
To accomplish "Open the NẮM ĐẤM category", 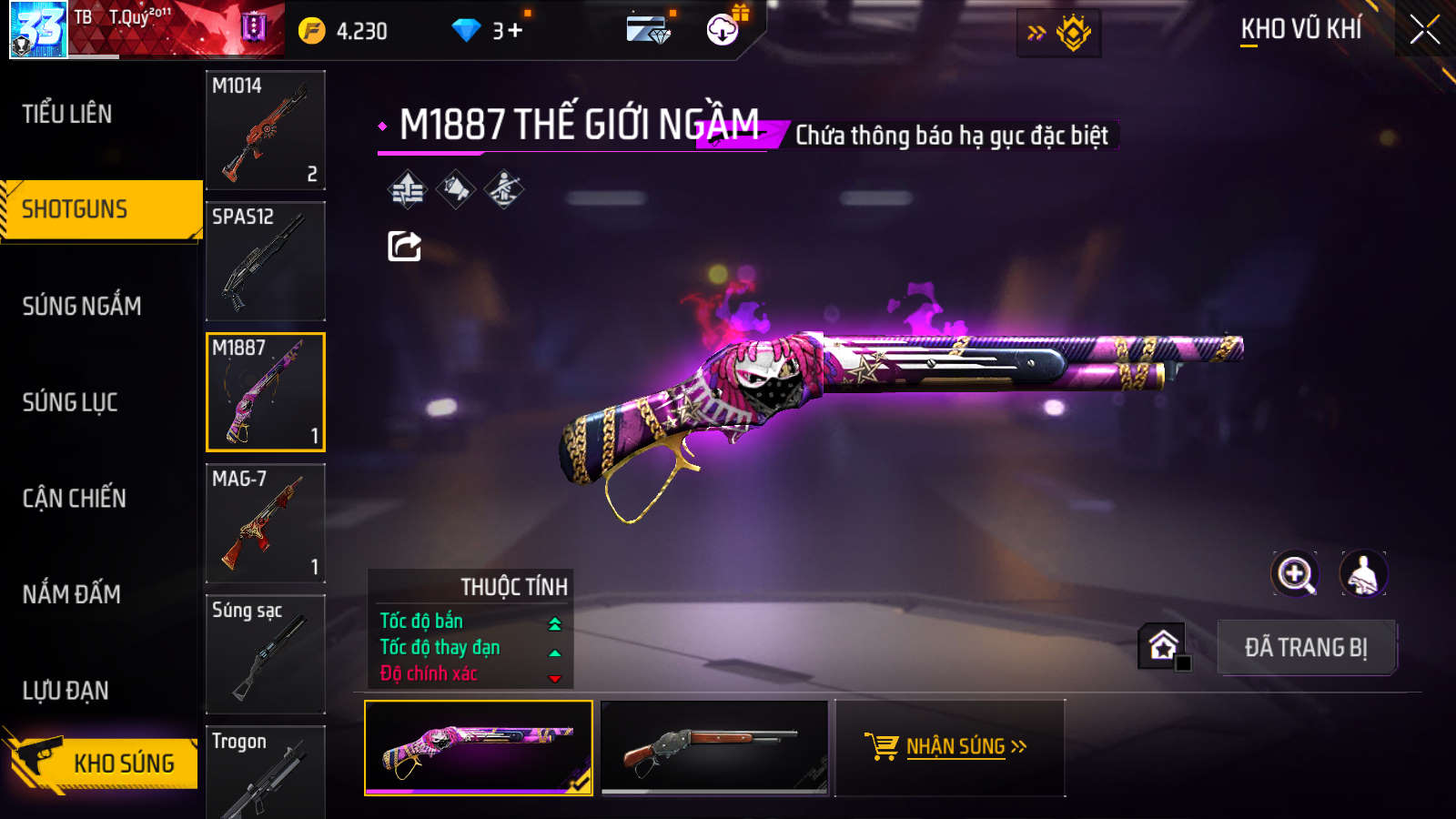I will click(72, 594).
